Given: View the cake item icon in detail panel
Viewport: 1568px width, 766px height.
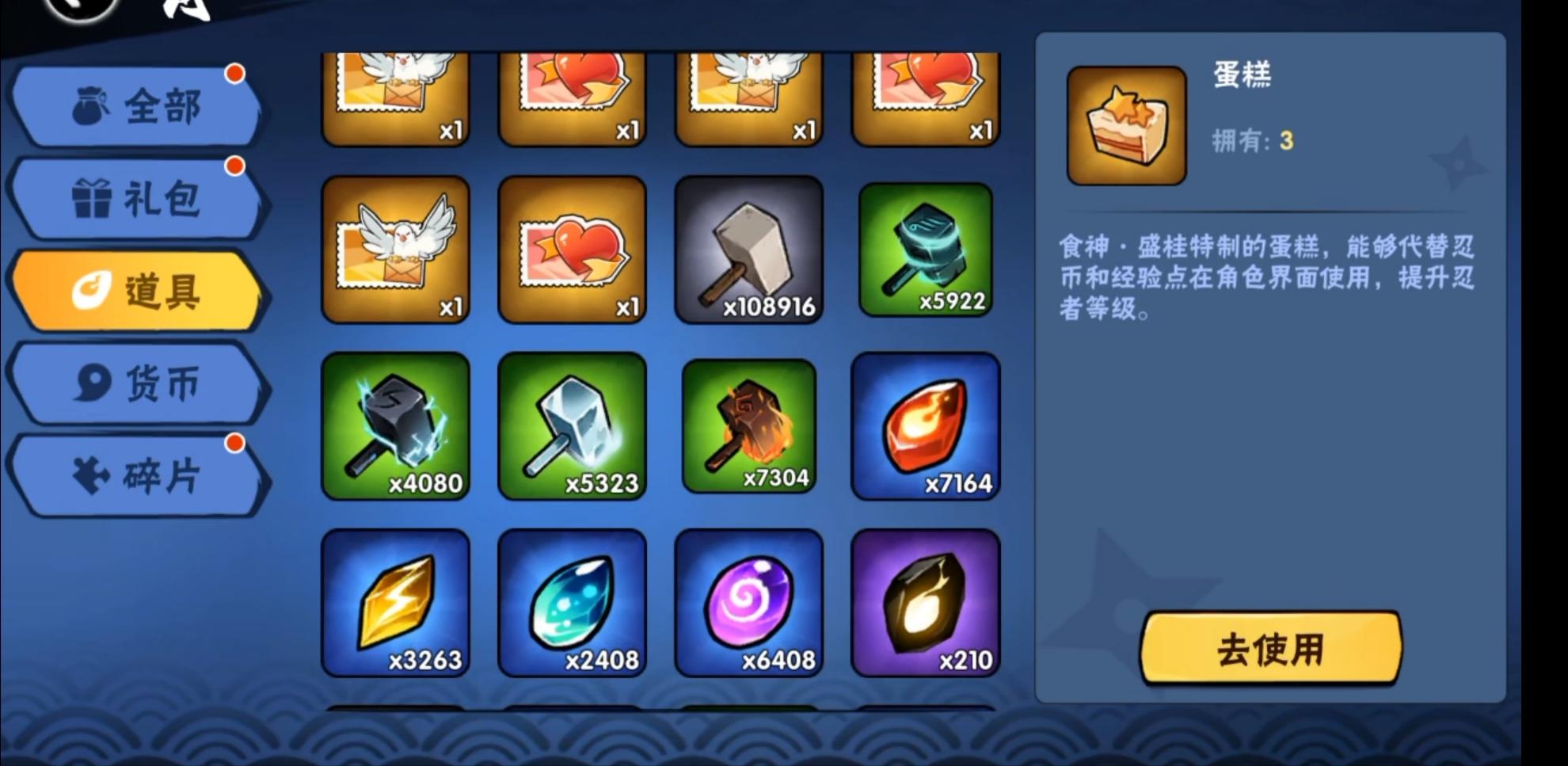Looking at the screenshot, I should tap(1125, 127).
